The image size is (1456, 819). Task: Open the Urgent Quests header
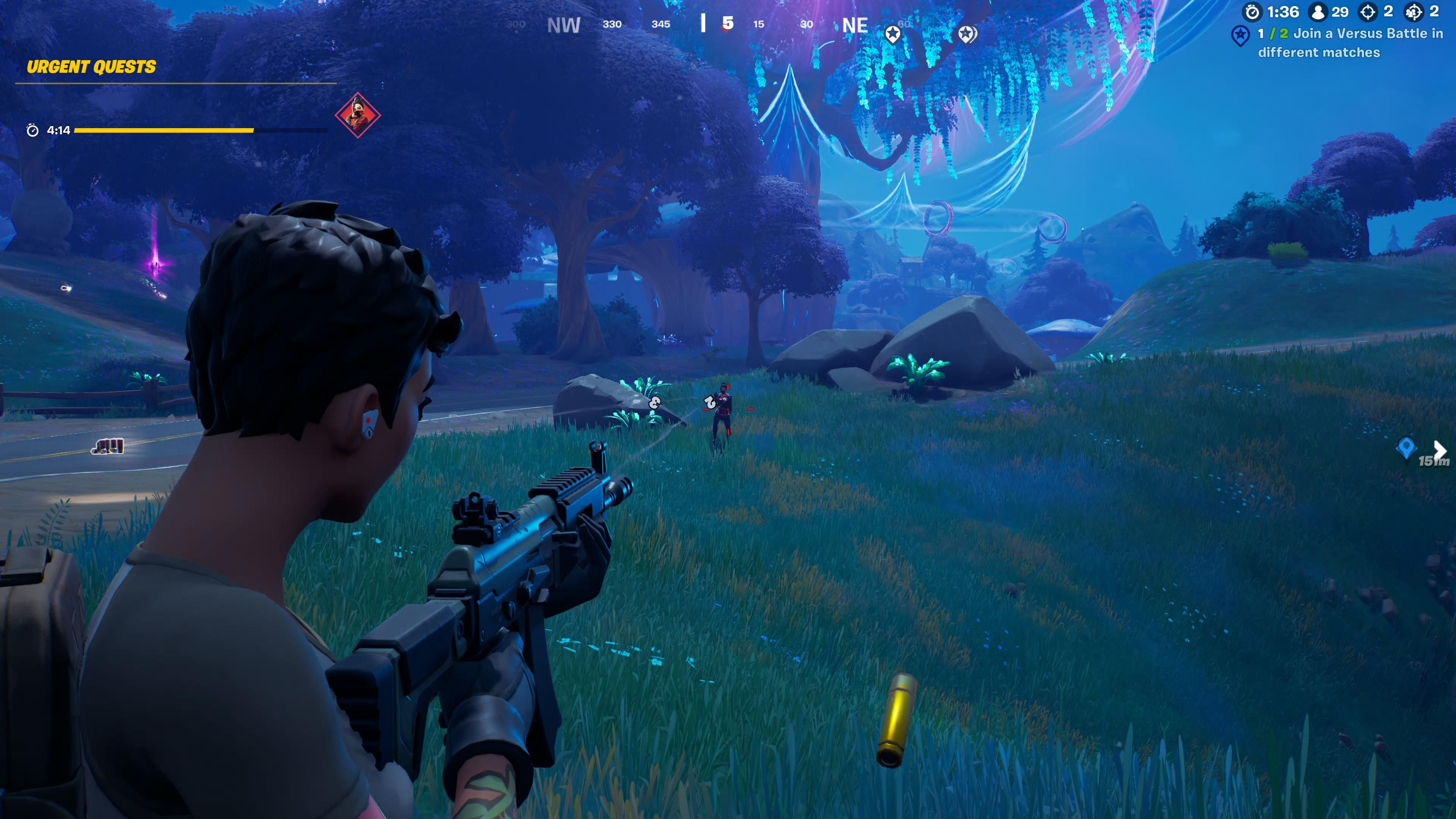pyautogui.click(x=91, y=67)
